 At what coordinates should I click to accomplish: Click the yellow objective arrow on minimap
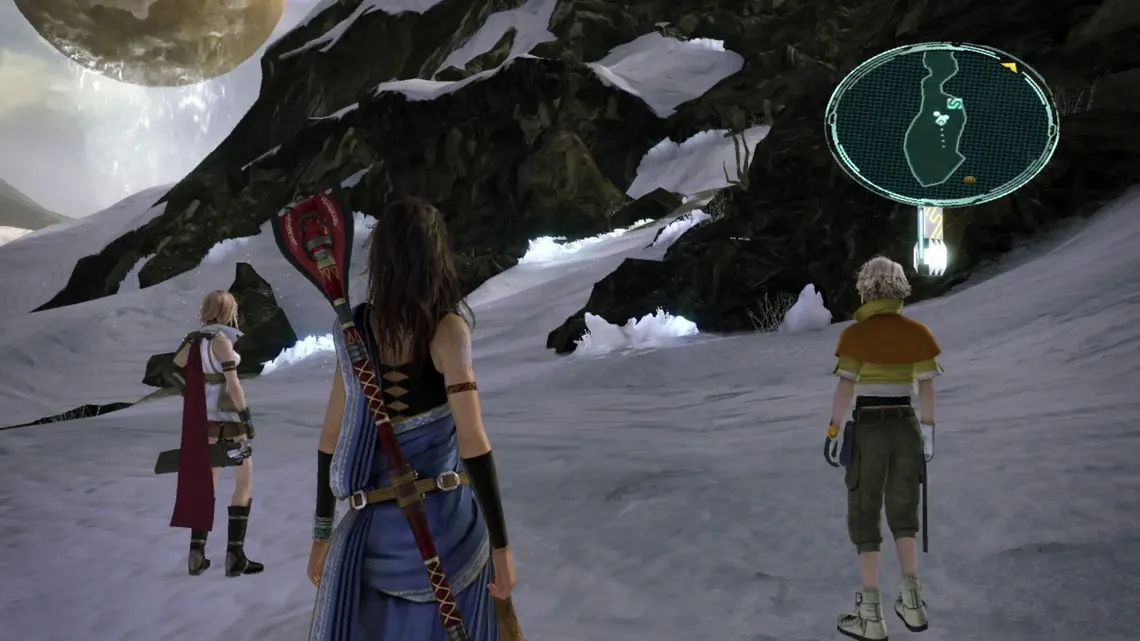[1009, 68]
